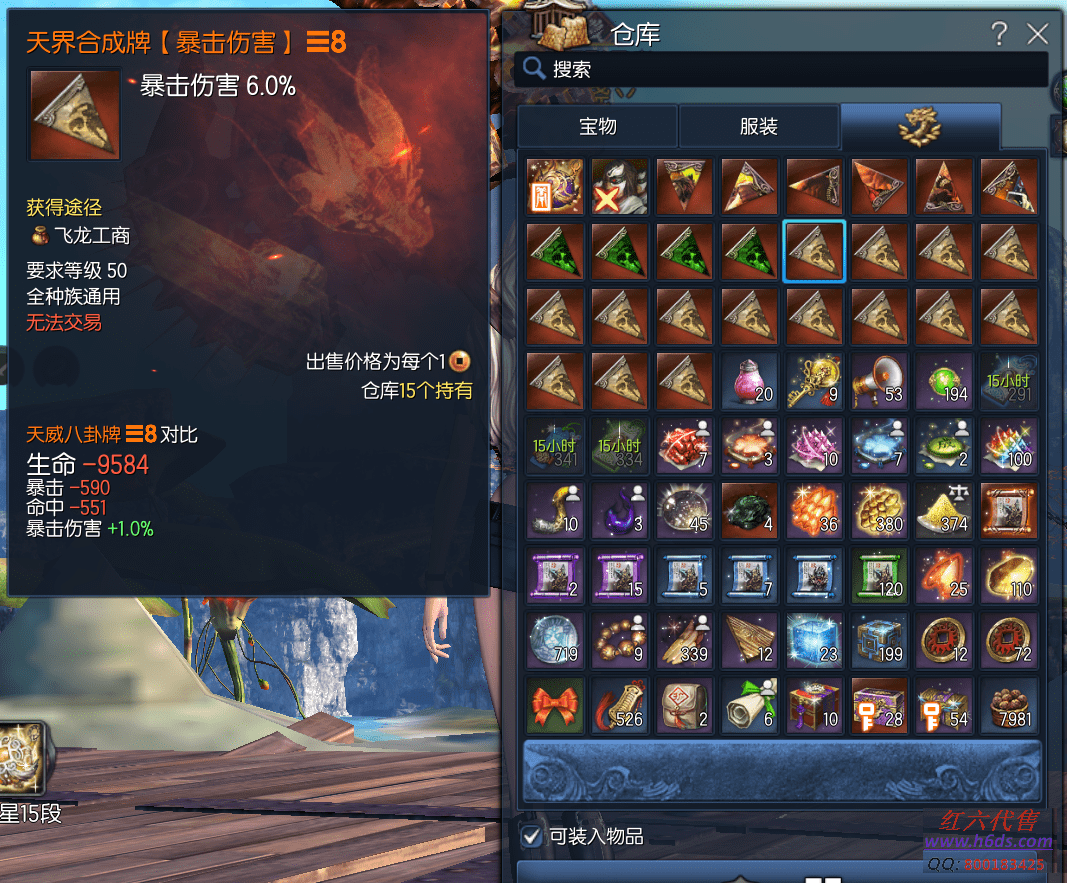The image size is (1067, 883).
Task: Pick the golden key stack of 9
Action: [x=814, y=381]
